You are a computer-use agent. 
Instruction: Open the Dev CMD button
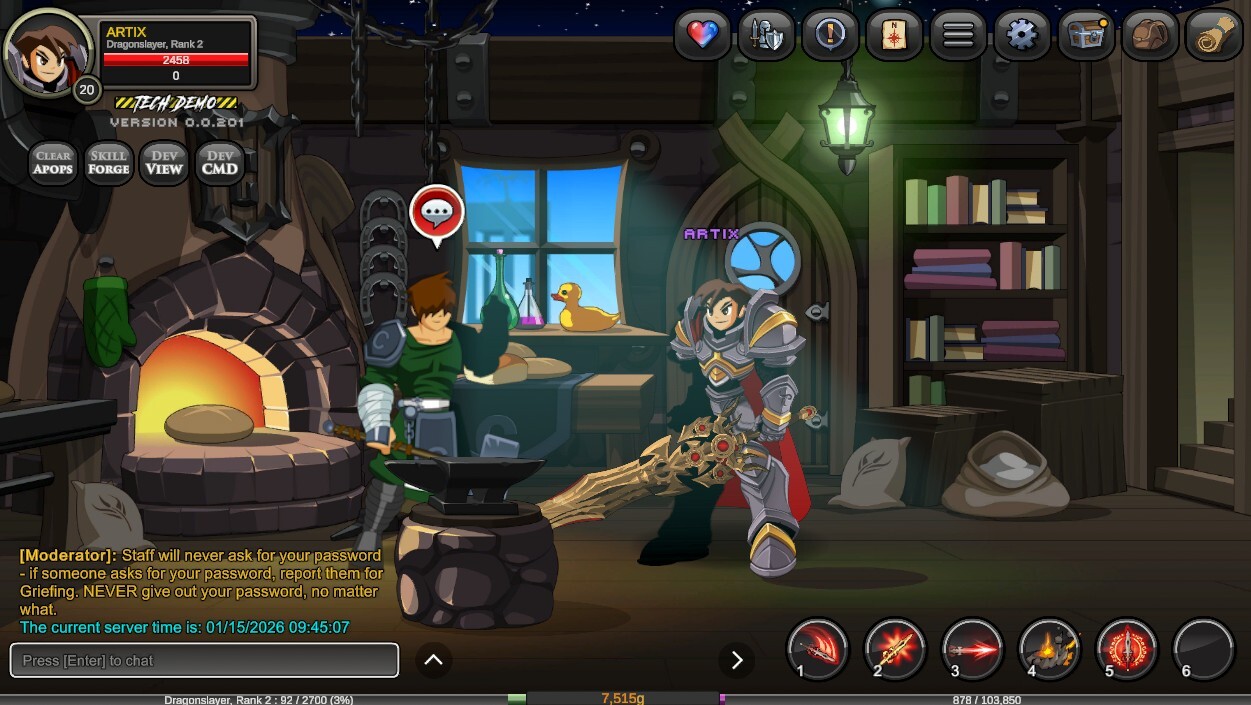(220, 162)
